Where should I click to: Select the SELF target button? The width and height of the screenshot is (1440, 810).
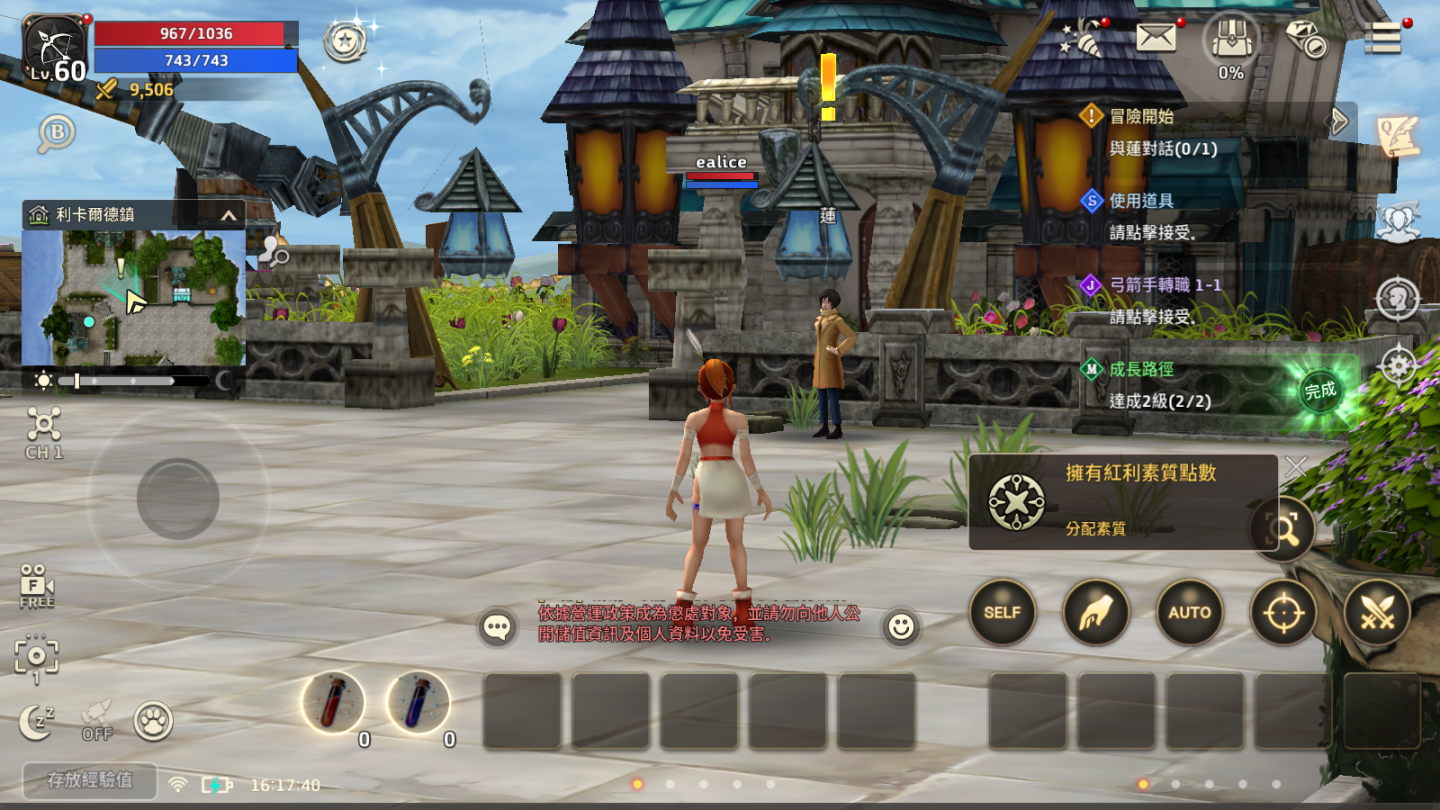[1002, 612]
